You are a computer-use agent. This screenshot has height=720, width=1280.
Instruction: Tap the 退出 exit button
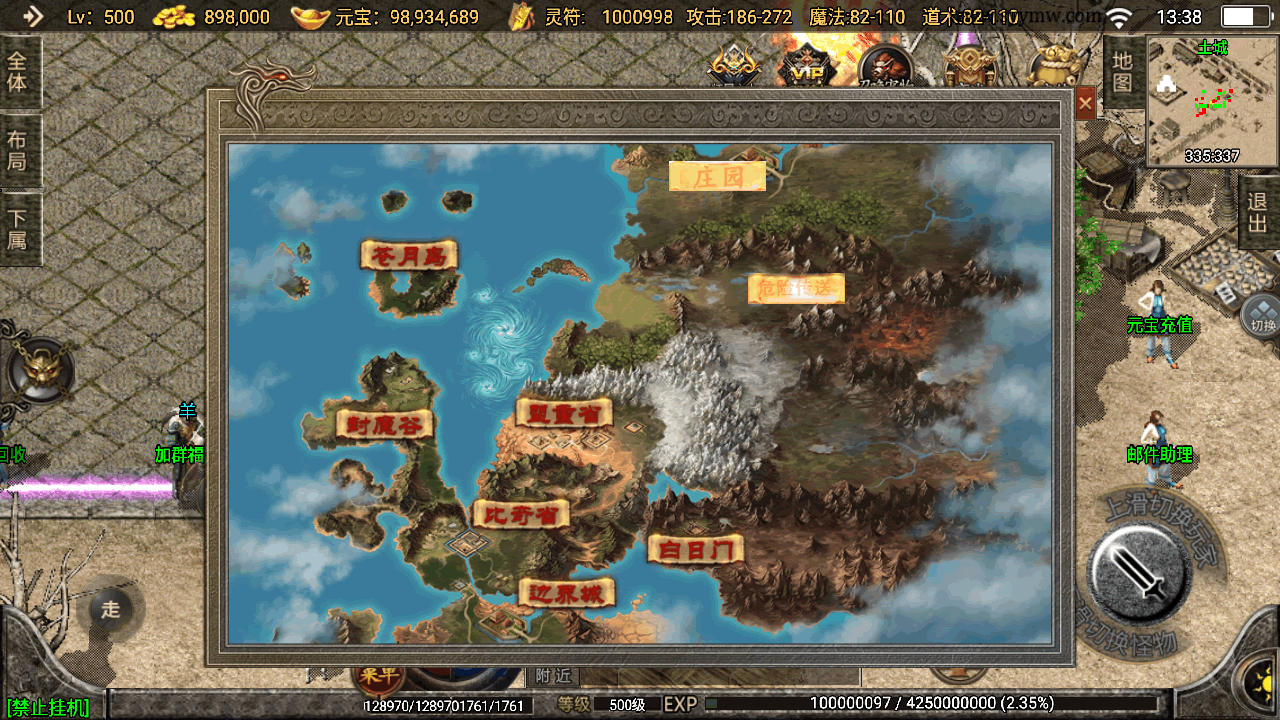[x=1258, y=212]
